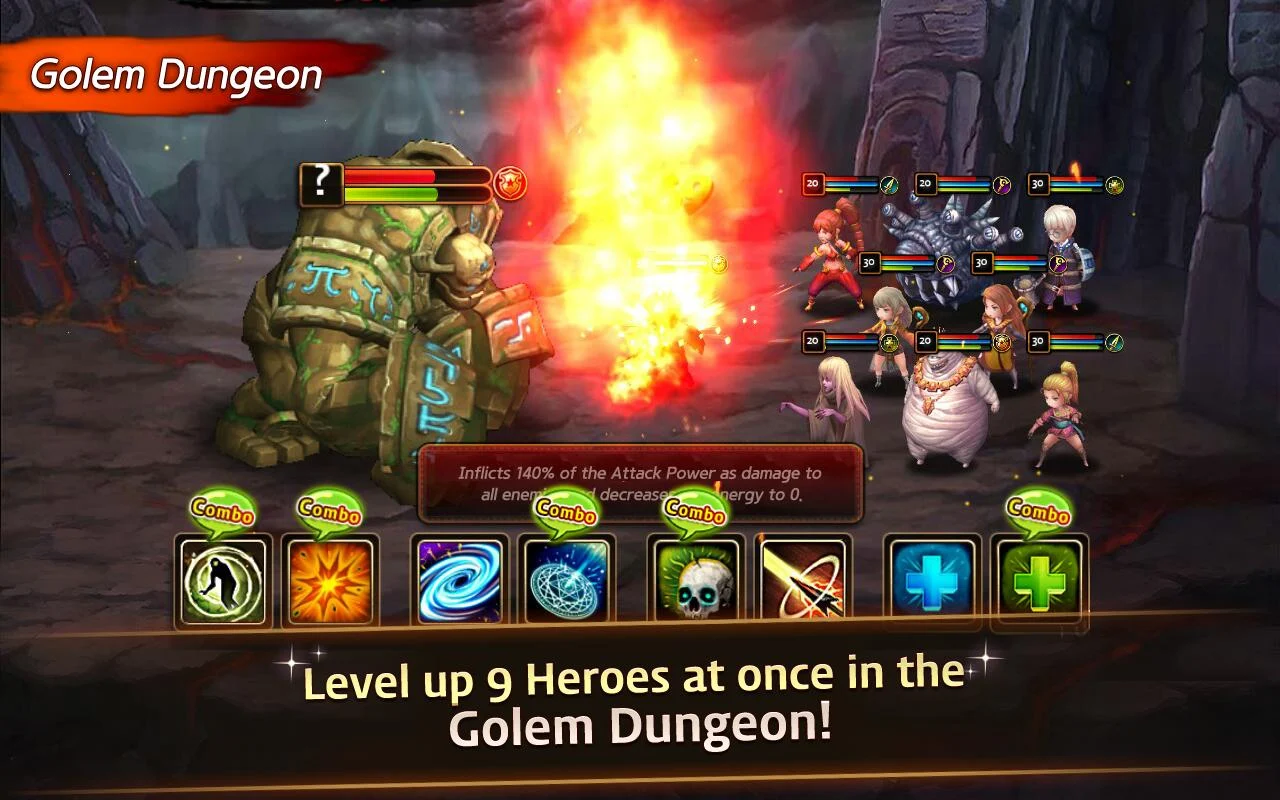Click the red emblem beside boss health bar

point(510,181)
